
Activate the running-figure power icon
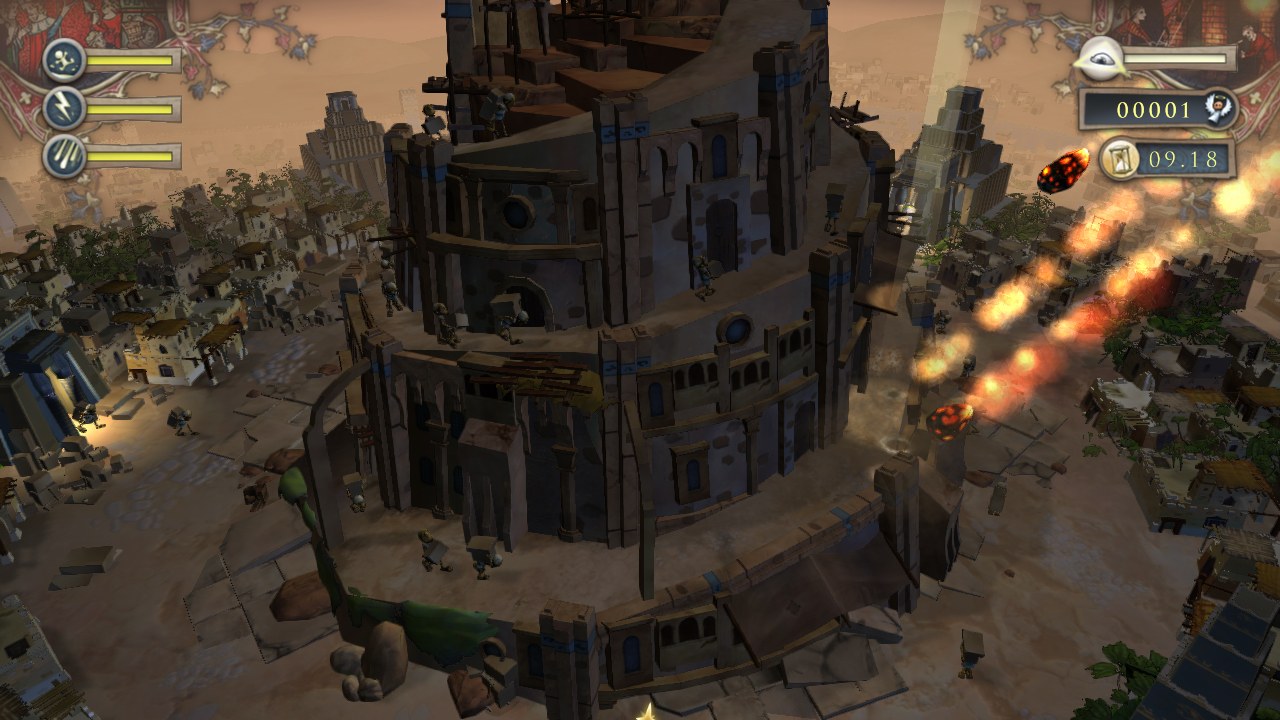click(64, 60)
